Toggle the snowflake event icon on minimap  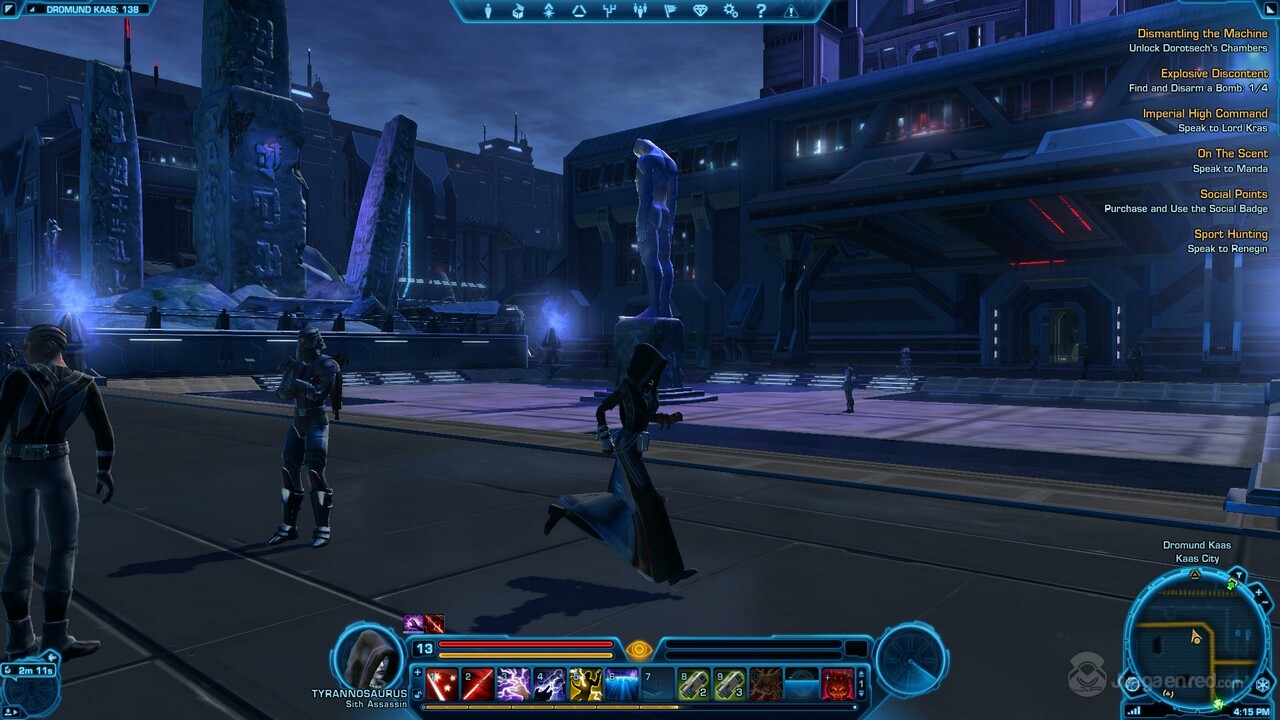[1262, 685]
